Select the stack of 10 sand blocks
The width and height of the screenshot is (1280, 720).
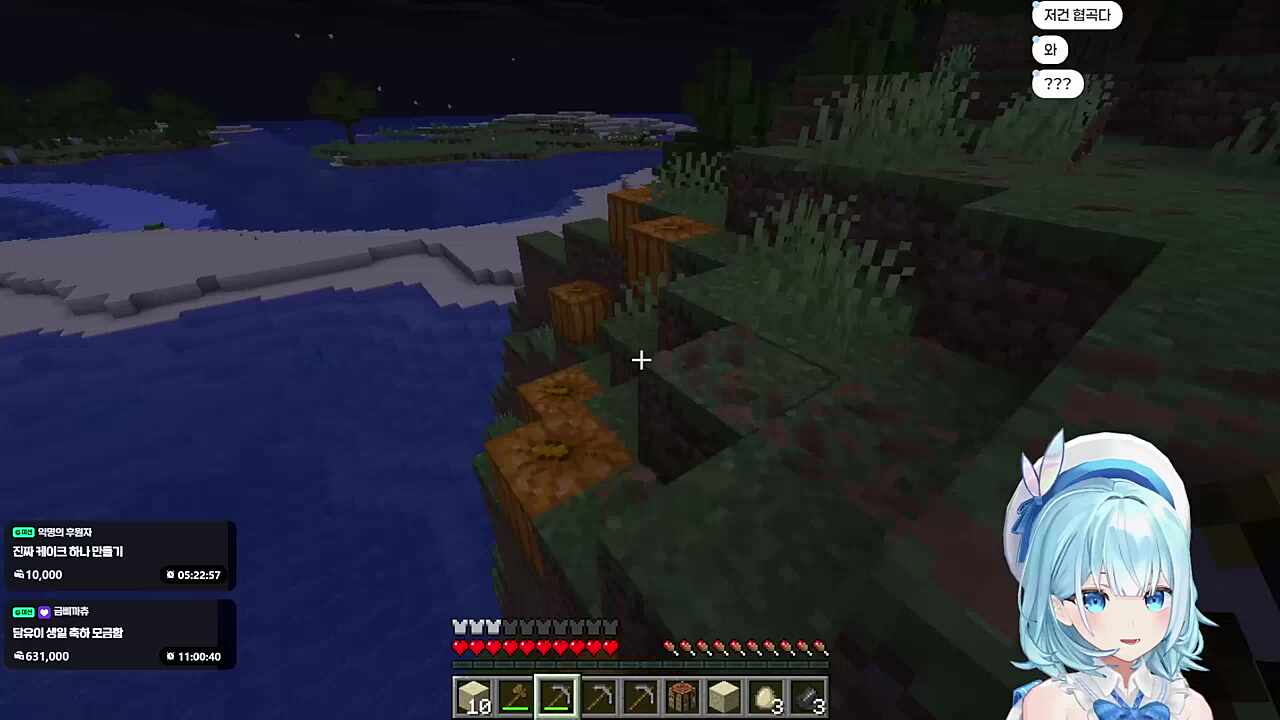[x=473, y=697]
